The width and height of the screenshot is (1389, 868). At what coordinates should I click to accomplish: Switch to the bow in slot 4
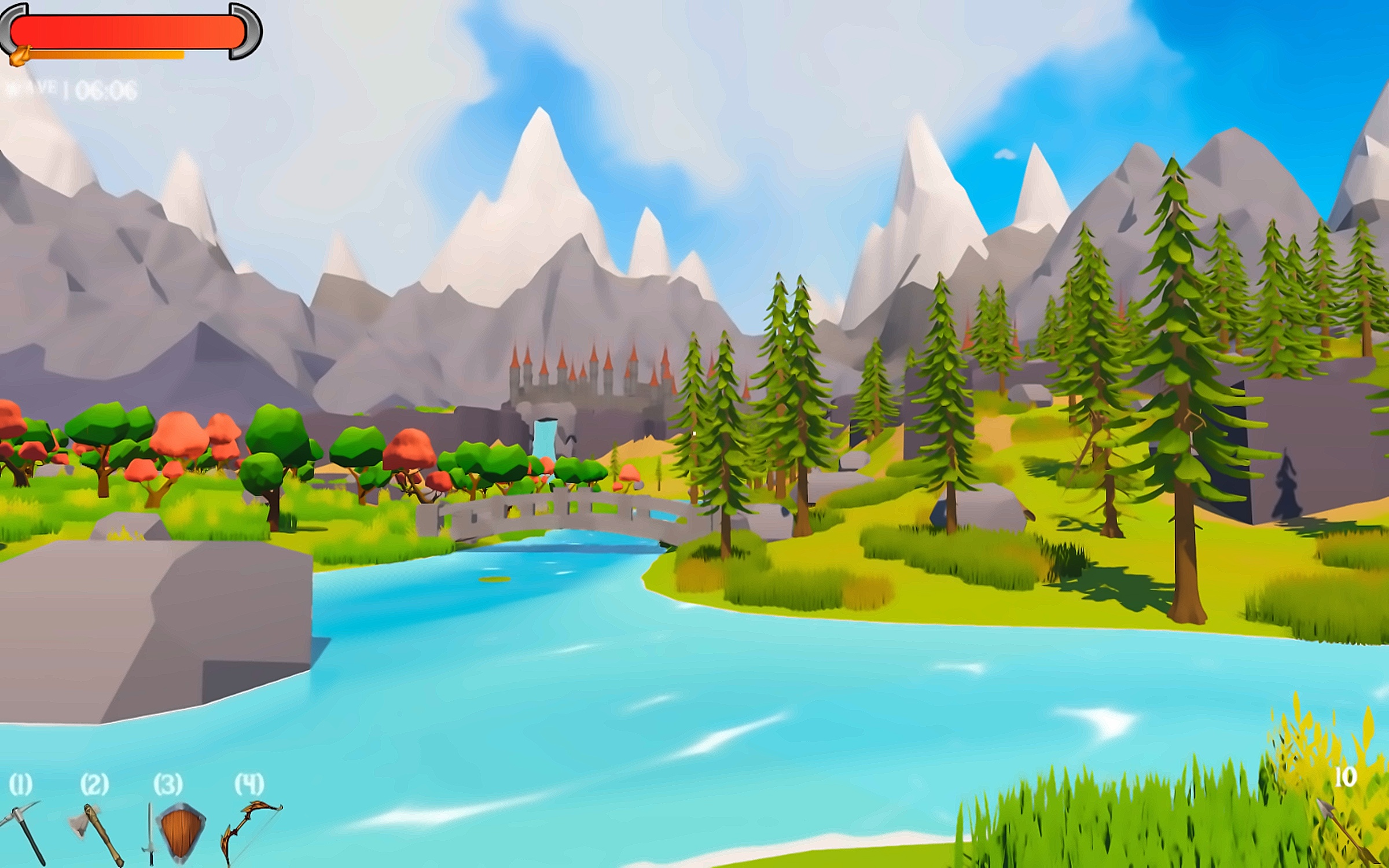click(x=249, y=831)
